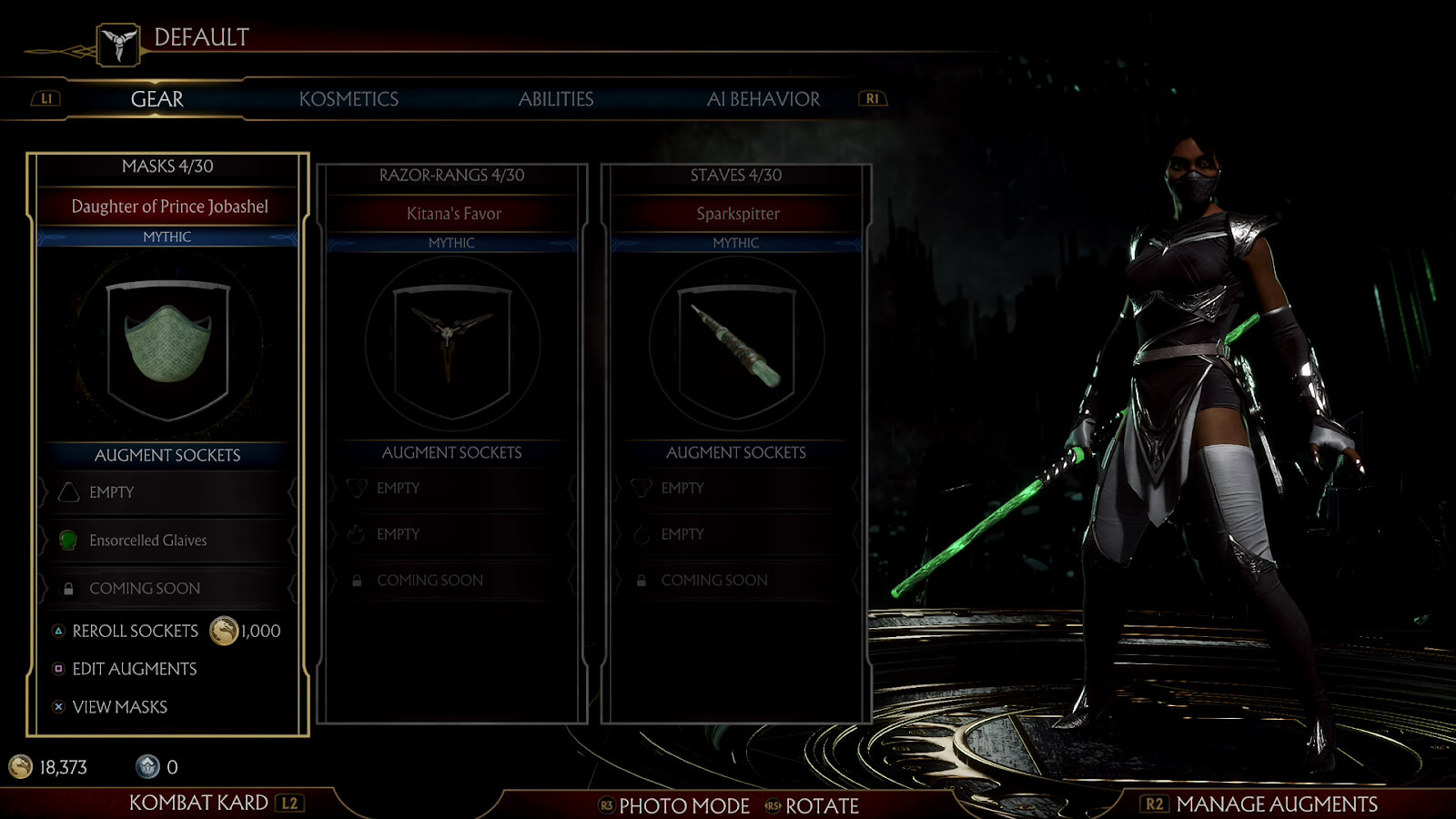The image size is (1456, 819).
Task: Reroll sockets for 1,000 koins
Action: tap(136, 631)
